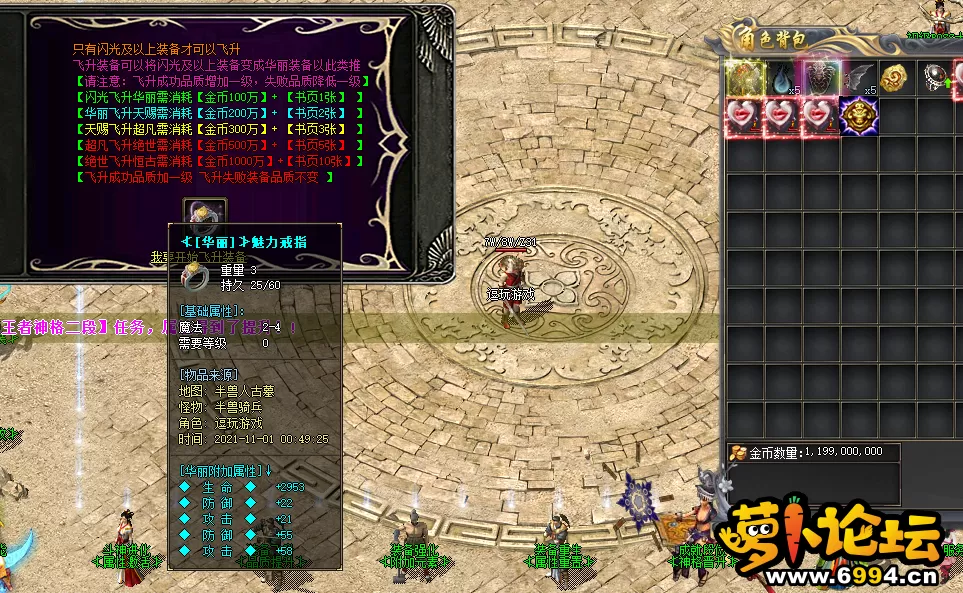The image size is (963, 593).
Task: Select the demon-face shield item
Action: 821,78
